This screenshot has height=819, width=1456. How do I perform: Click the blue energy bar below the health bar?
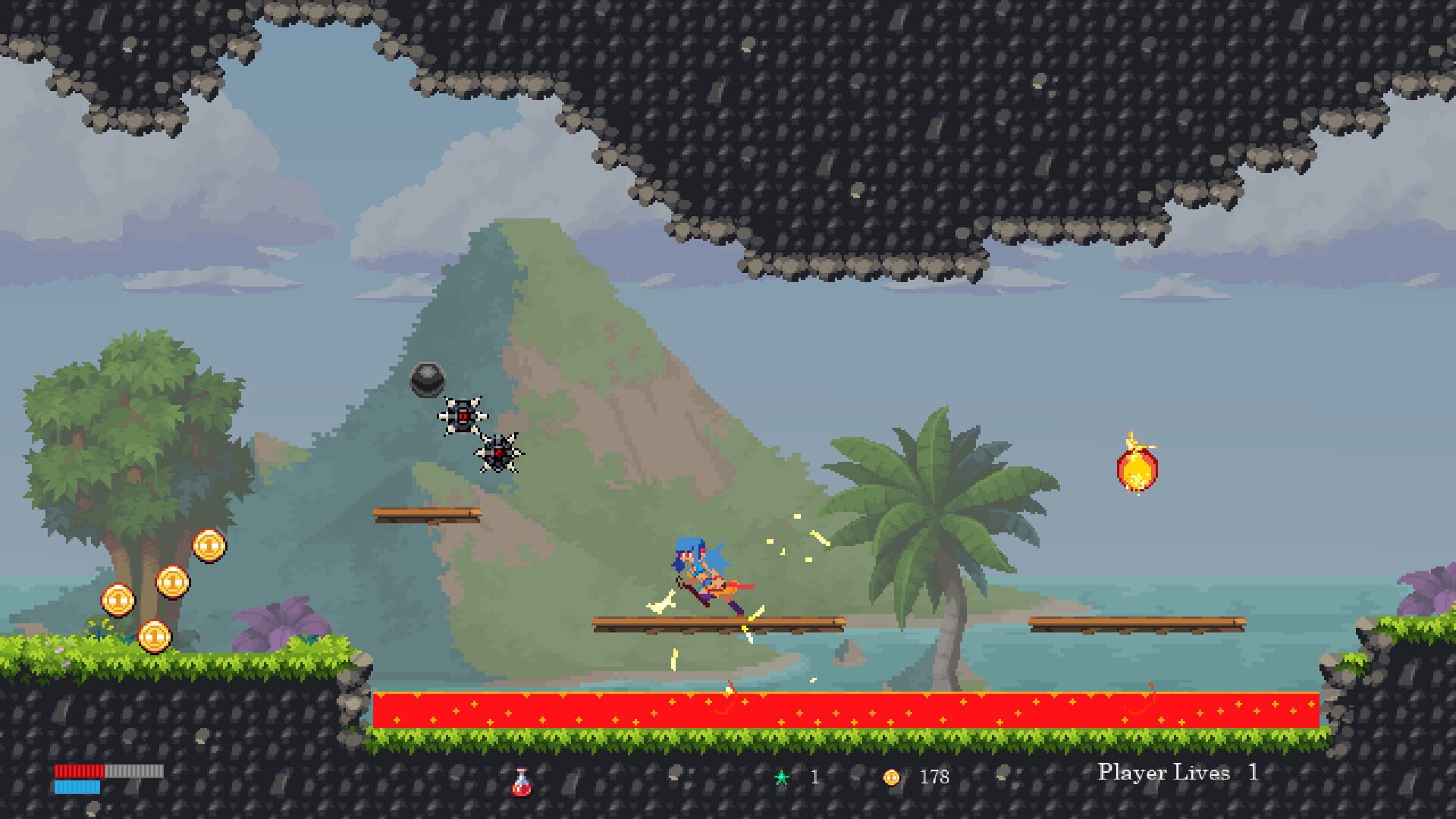tap(76, 789)
